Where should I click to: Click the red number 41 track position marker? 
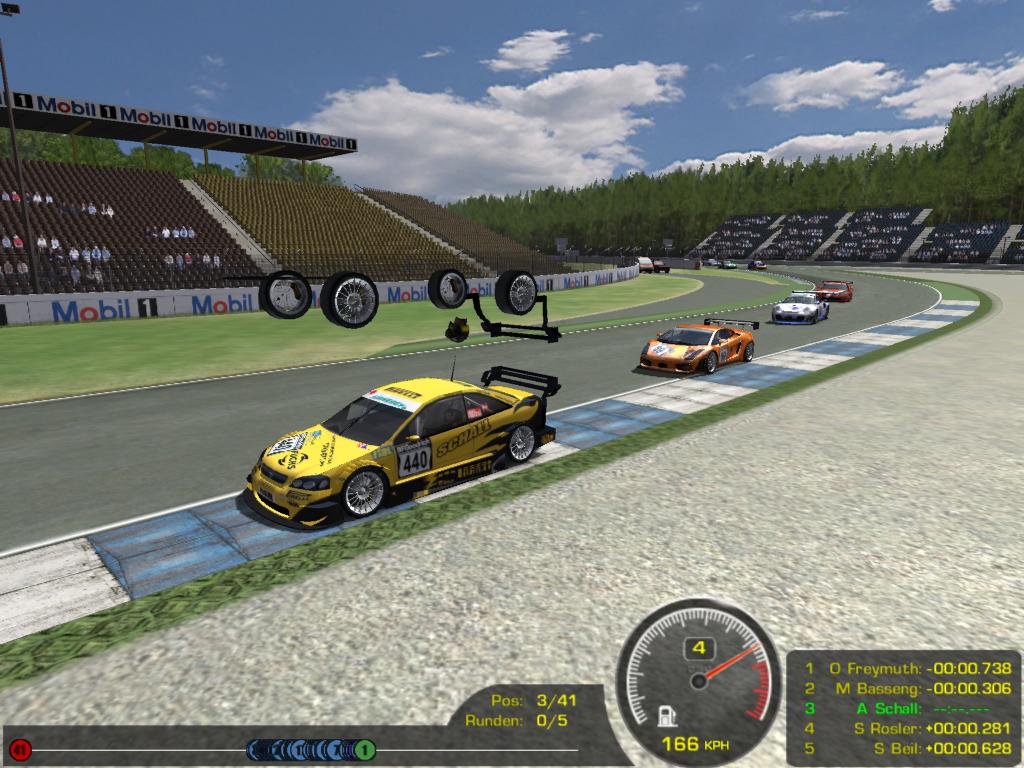[x=19, y=748]
